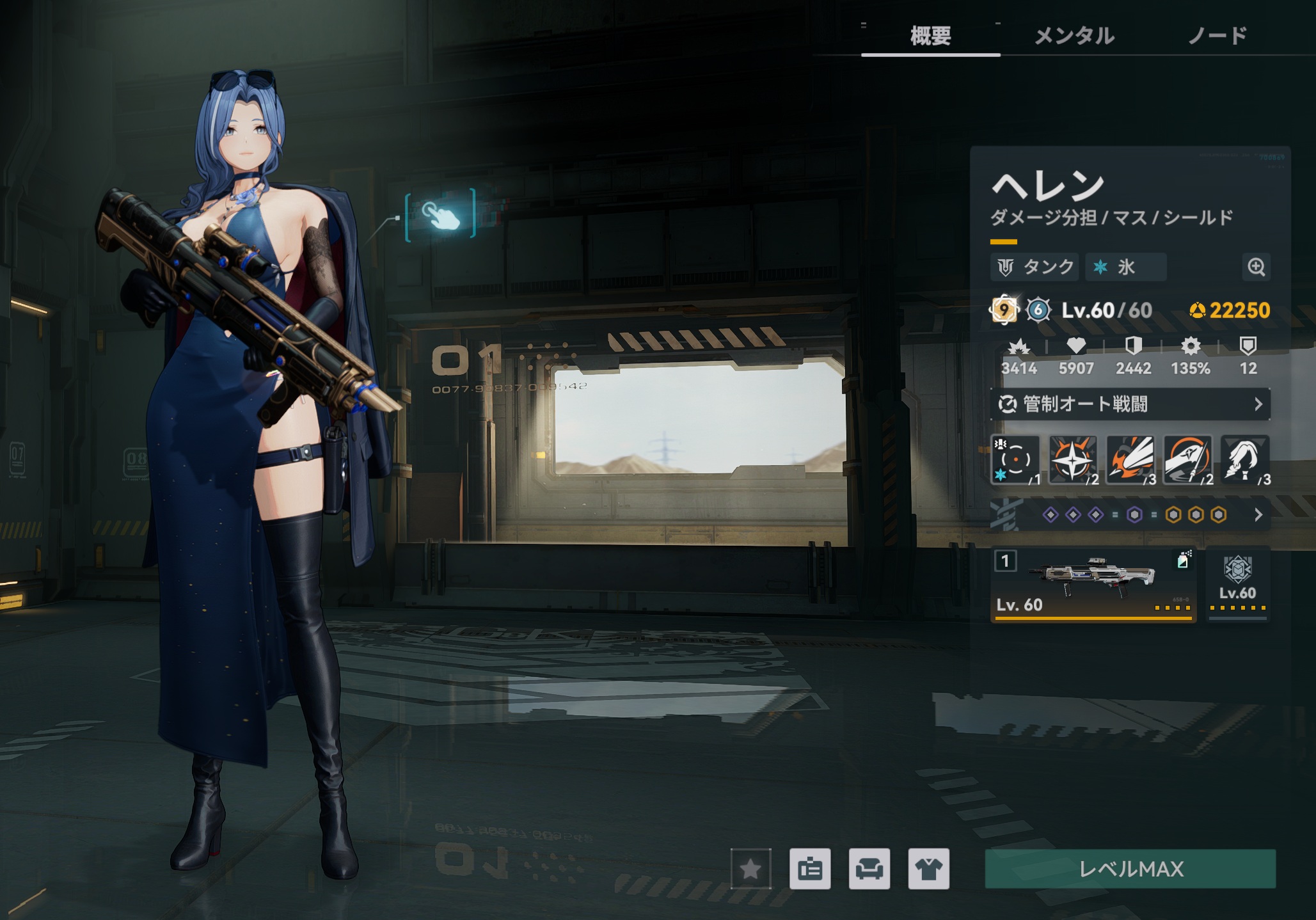Select the orange claw slash skill icon
Image resolution: width=1316 pixels, height=920 pixels.
pos(1130,460)
